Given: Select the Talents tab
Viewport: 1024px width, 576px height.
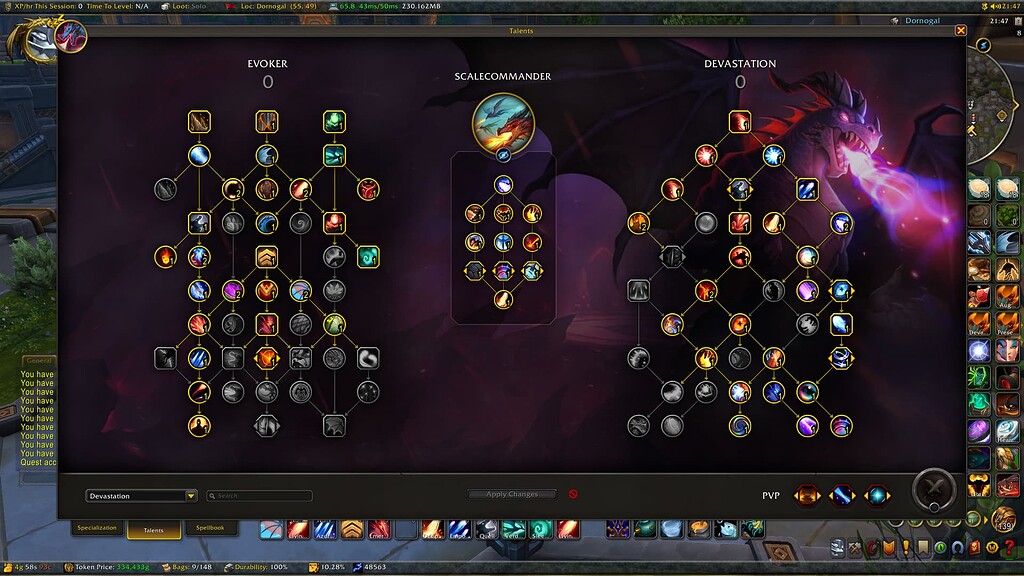Looking at the screenshot, I should [x=153, y=529].
